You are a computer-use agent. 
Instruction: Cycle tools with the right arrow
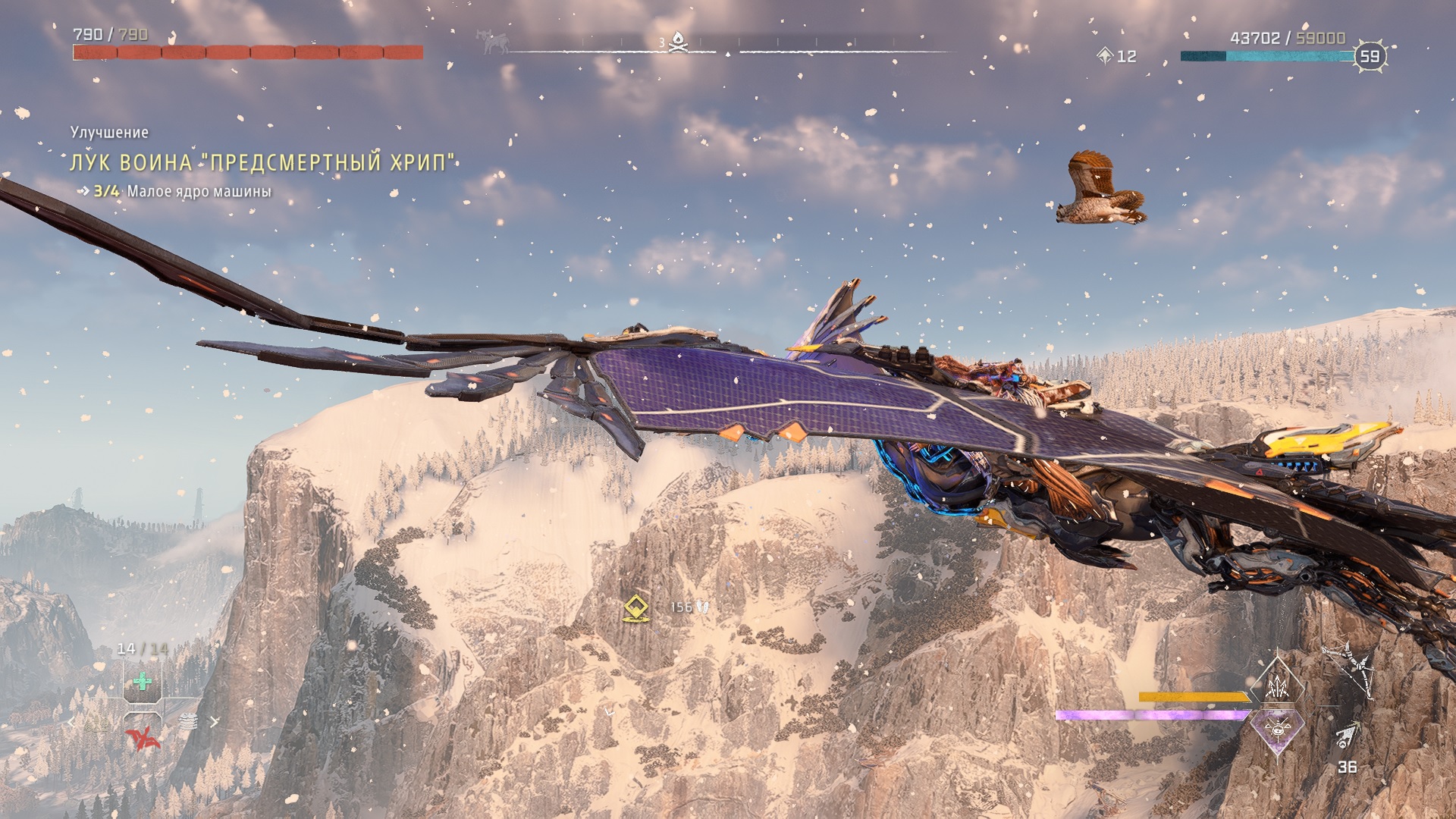tap(215, 722)
